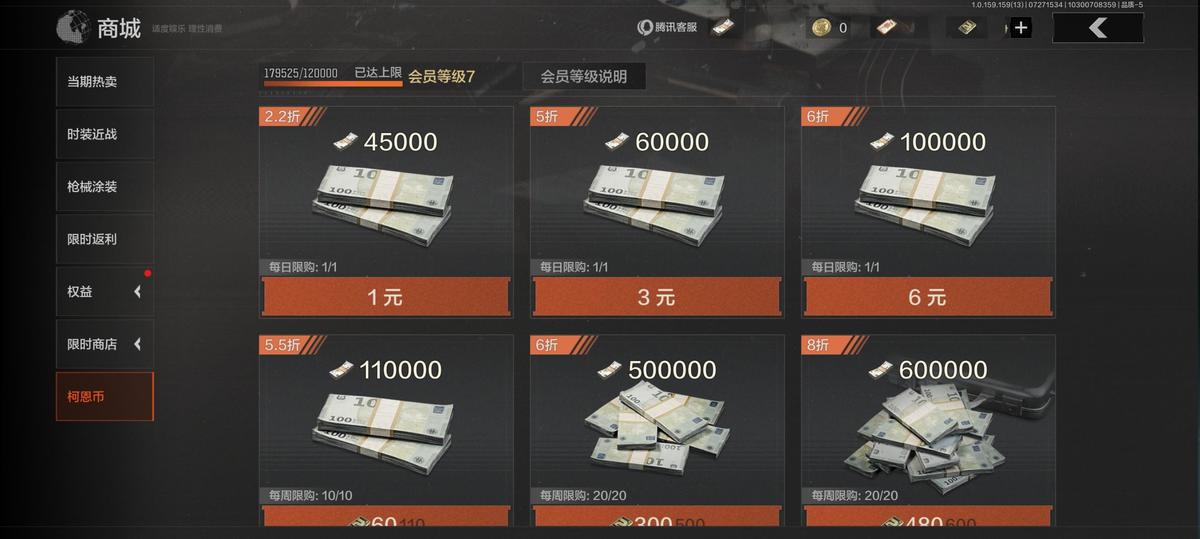Image resolution: width=1200 pixels, height=539 pixels.
Task: Click the gold coin currency icon
Action: tap(822, 27)
